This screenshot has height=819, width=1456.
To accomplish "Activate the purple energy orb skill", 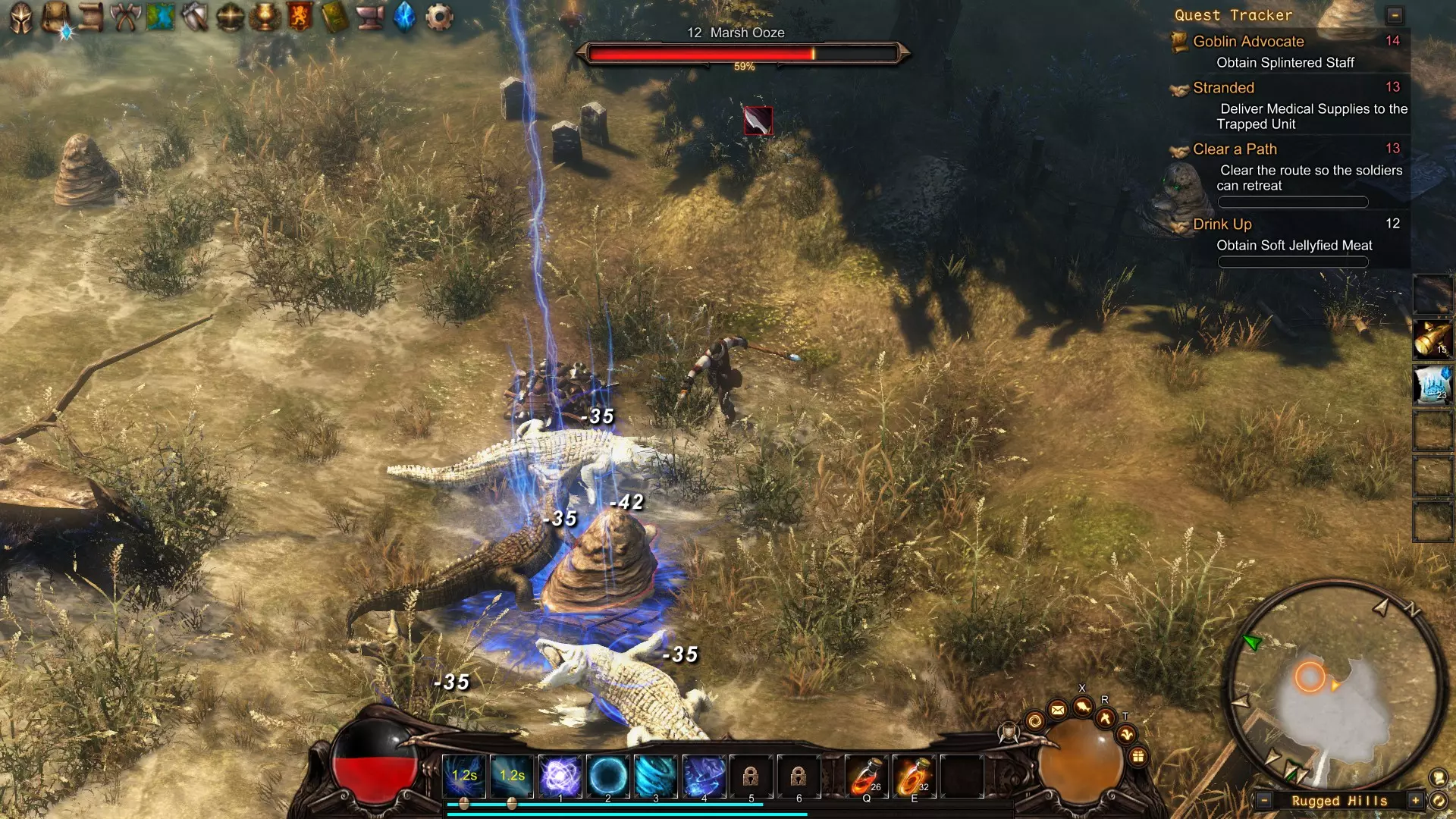I will coord(560,776).
